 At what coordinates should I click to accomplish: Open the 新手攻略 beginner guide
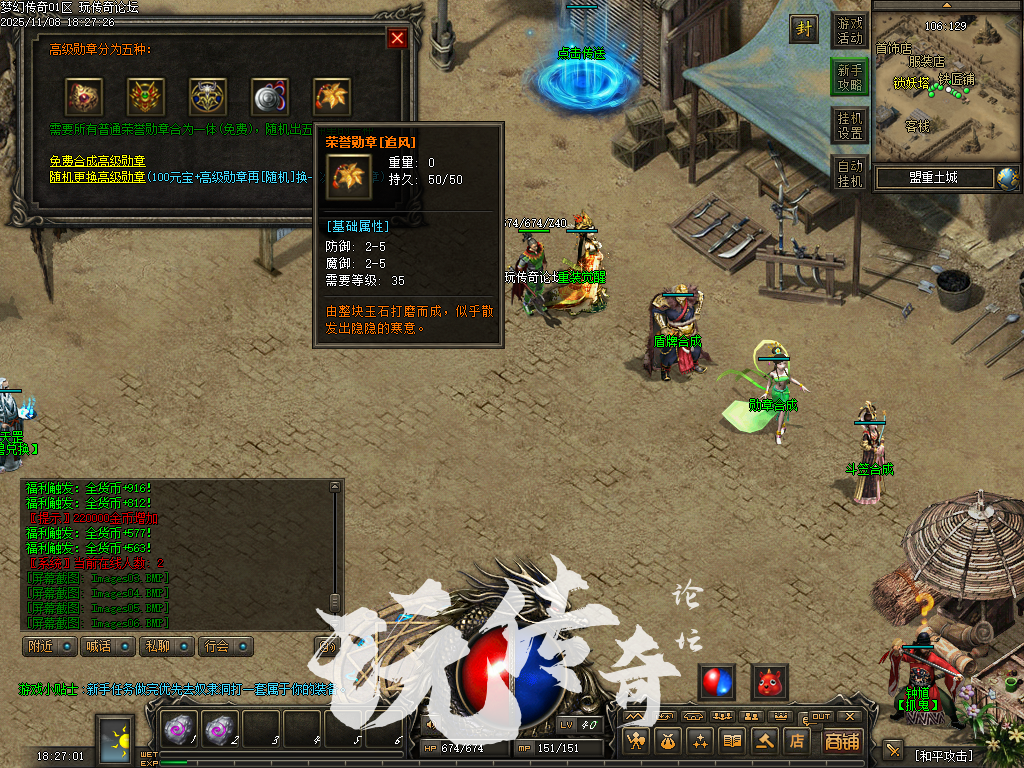849,78
